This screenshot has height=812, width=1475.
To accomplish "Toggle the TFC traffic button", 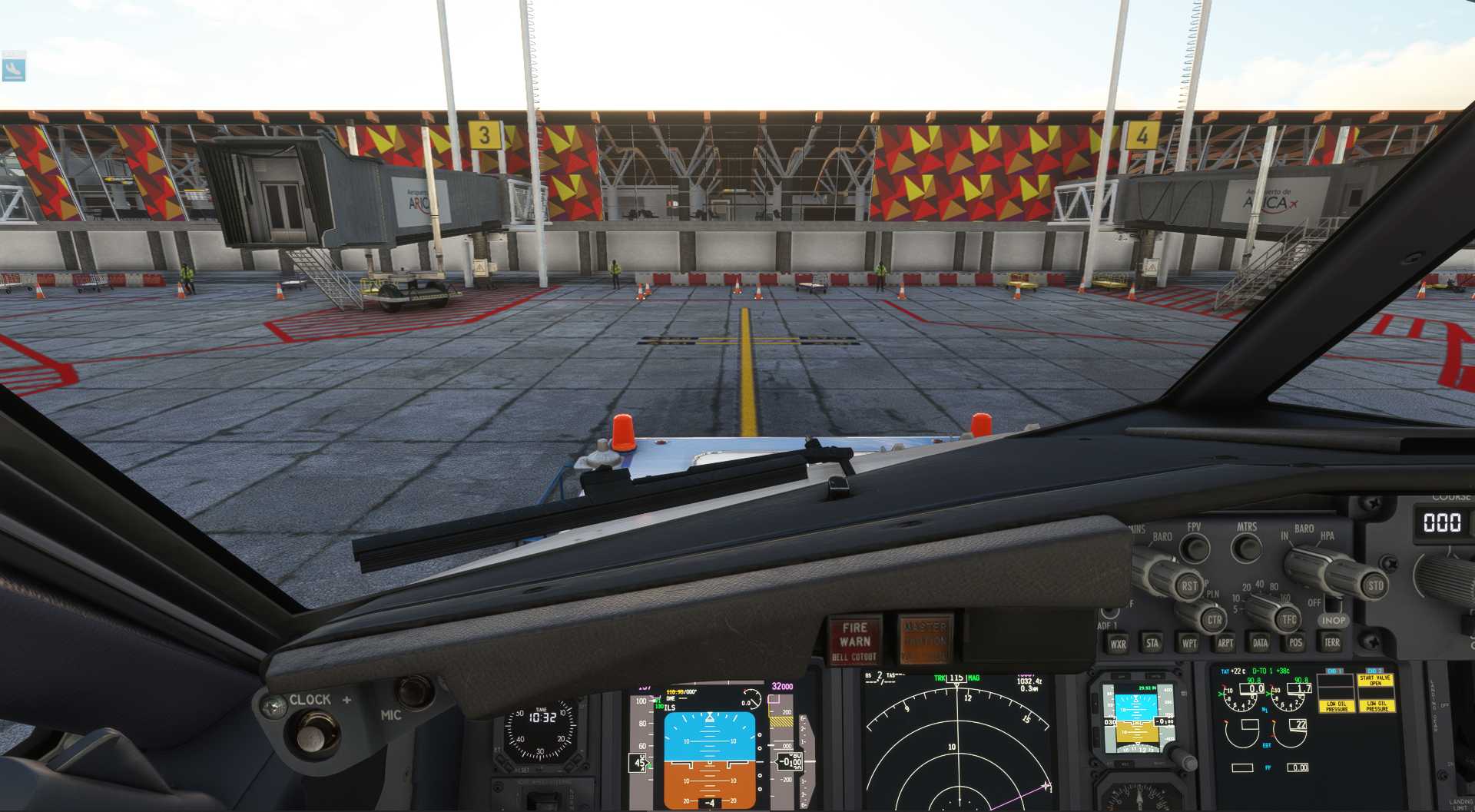I will click(x=1289, y=618).
